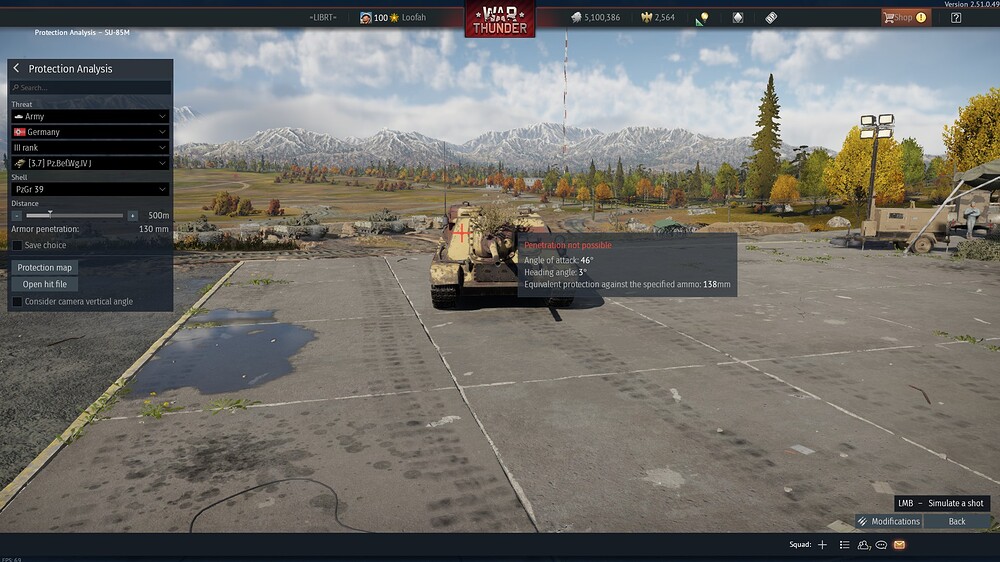Choose a shell from PzGr 39 dropdown
The width and height of the screenshot is (1000, 562).
pos(90,189)
